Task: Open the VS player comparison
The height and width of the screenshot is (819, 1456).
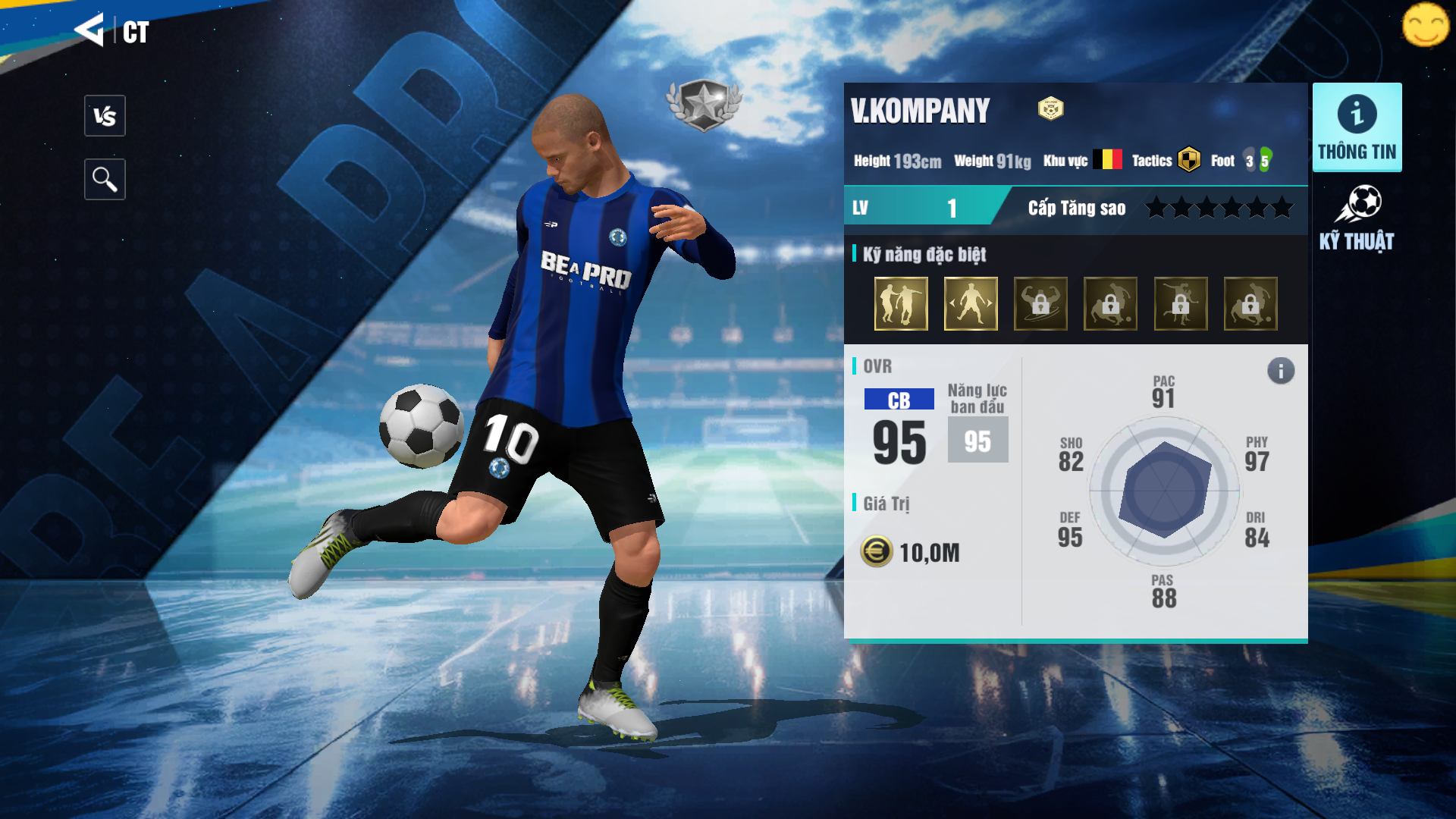Action: [105, 116]
